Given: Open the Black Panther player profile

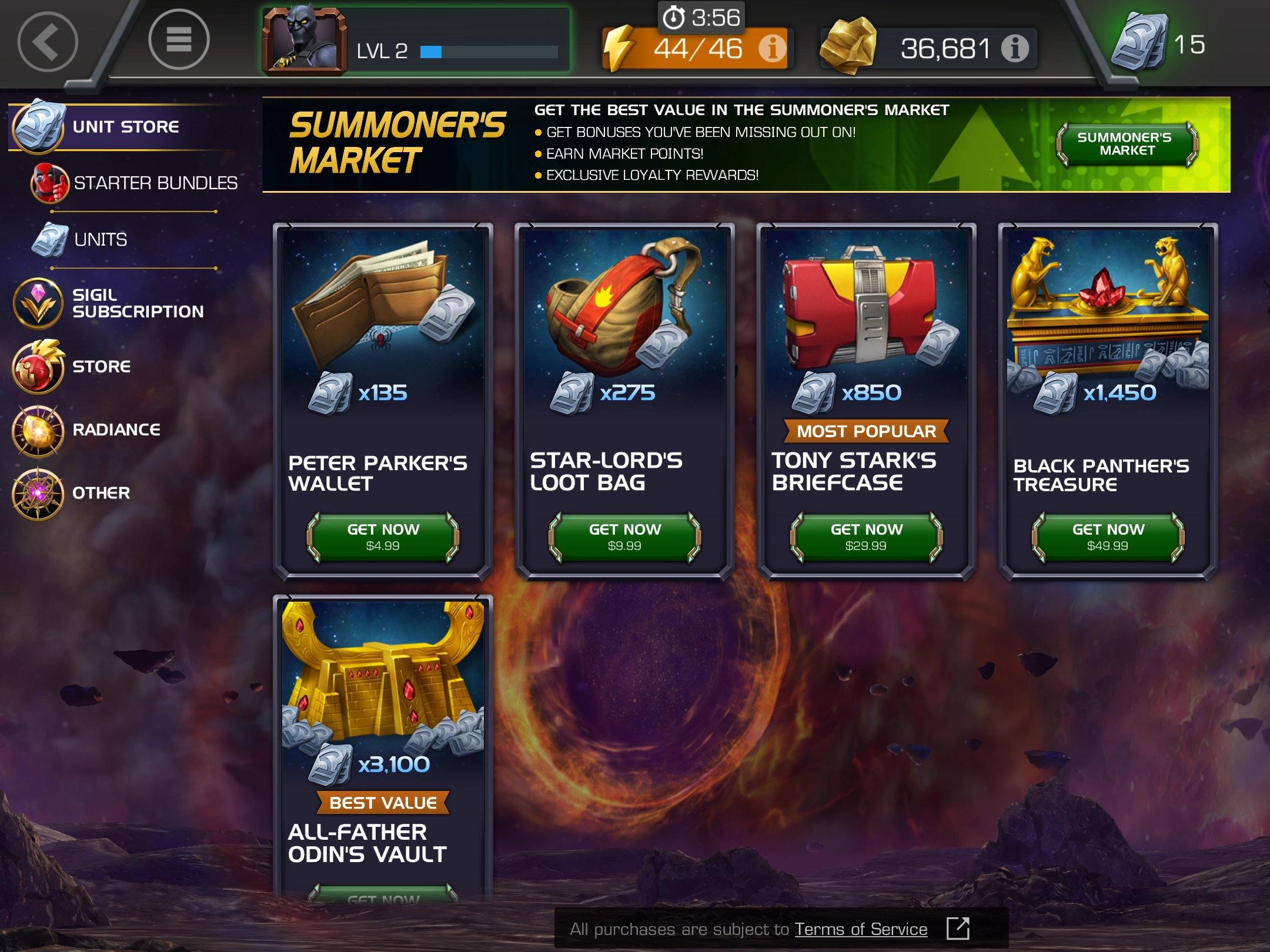Looking at the screenshot, I should pyautogui.click(x=305, y=41).
